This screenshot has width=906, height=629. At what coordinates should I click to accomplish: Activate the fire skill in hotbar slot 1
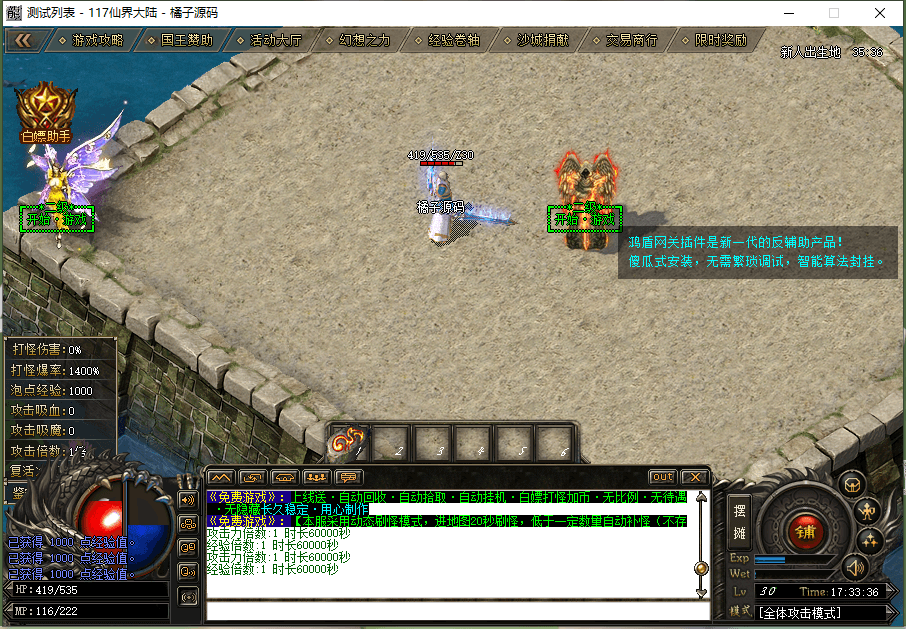[349, 441]
